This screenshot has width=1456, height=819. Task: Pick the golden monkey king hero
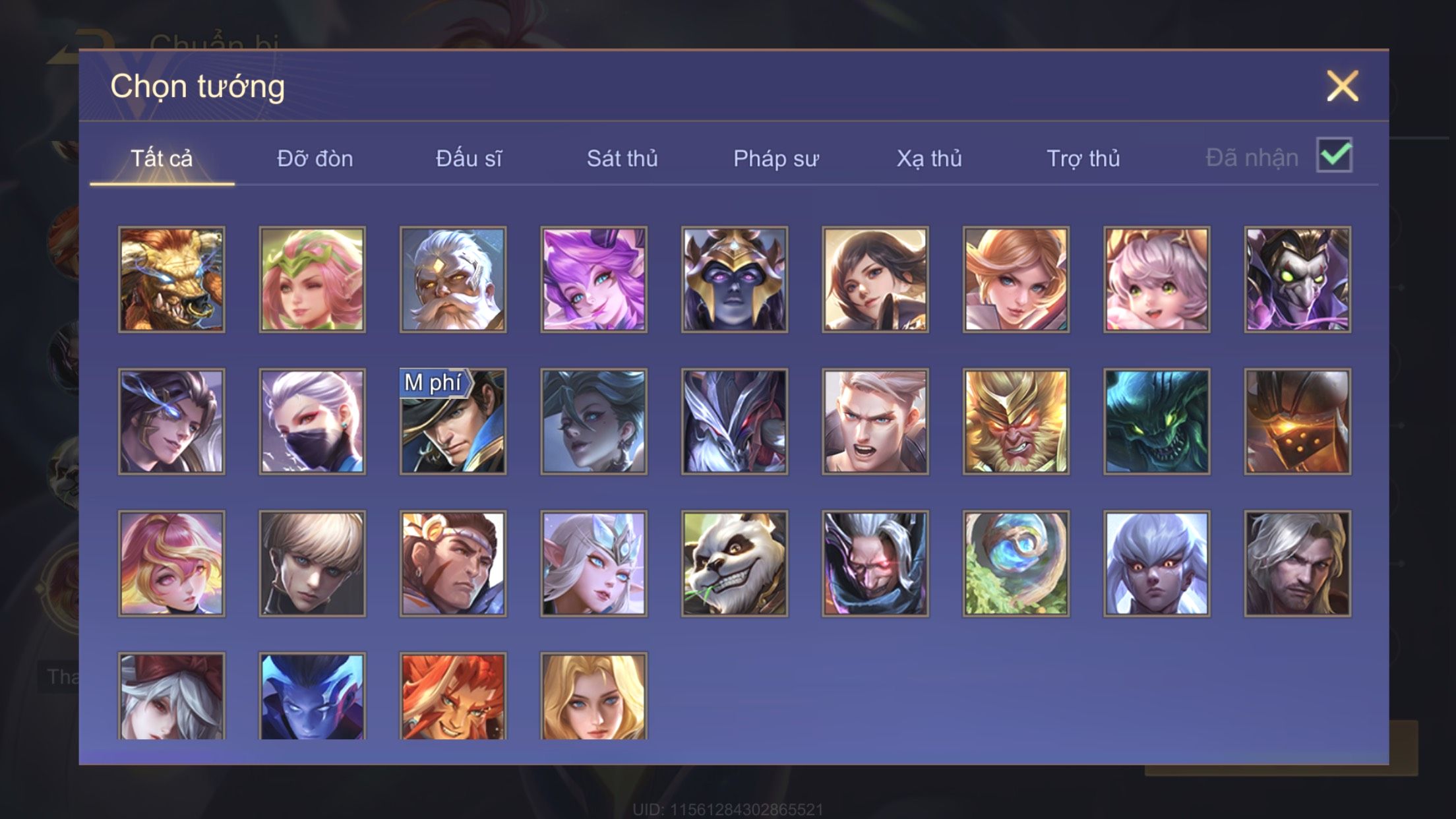pyautogui.click(x=1016, y=421)
